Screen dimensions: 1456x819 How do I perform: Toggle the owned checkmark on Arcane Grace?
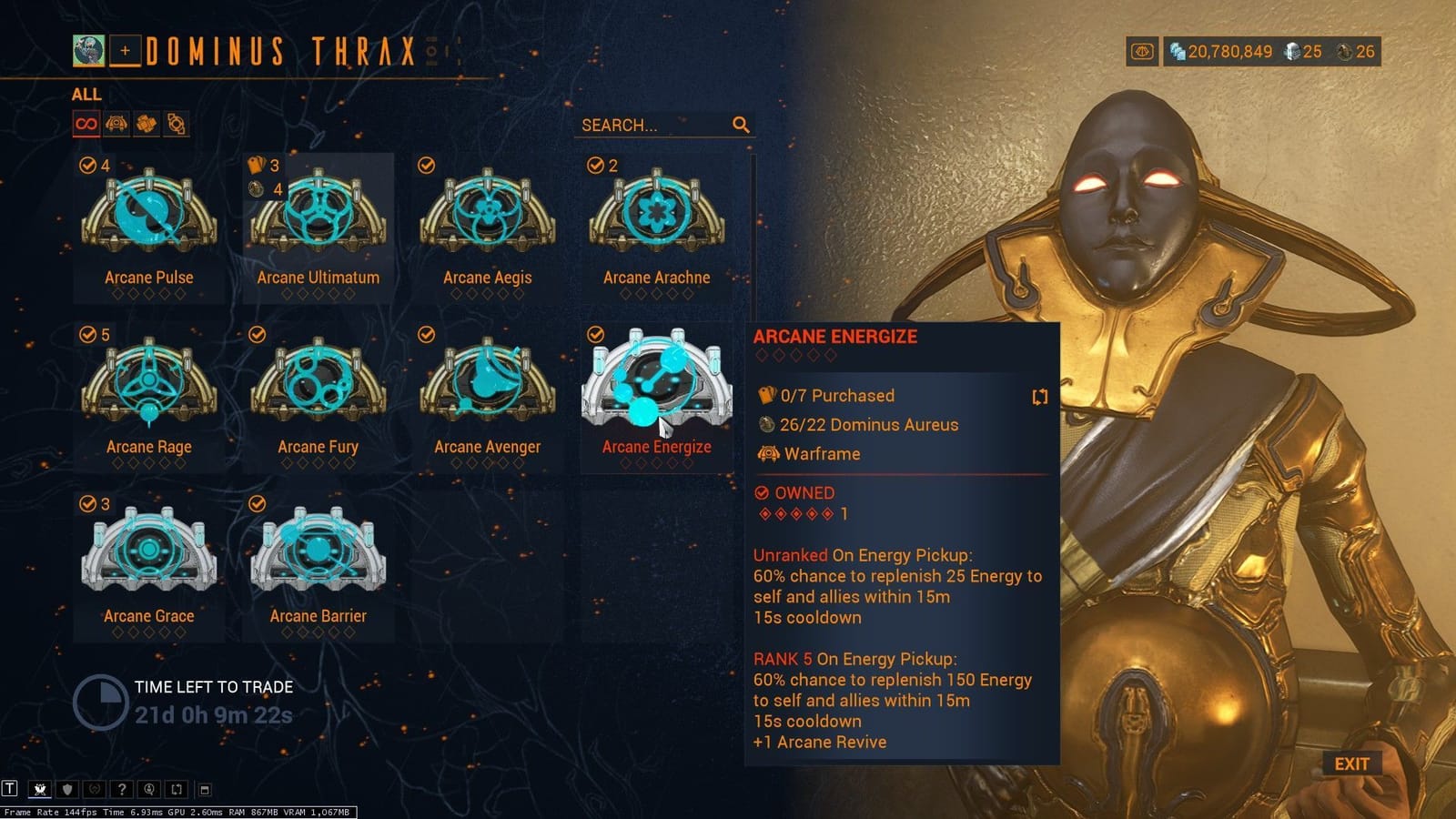point(86,504)
